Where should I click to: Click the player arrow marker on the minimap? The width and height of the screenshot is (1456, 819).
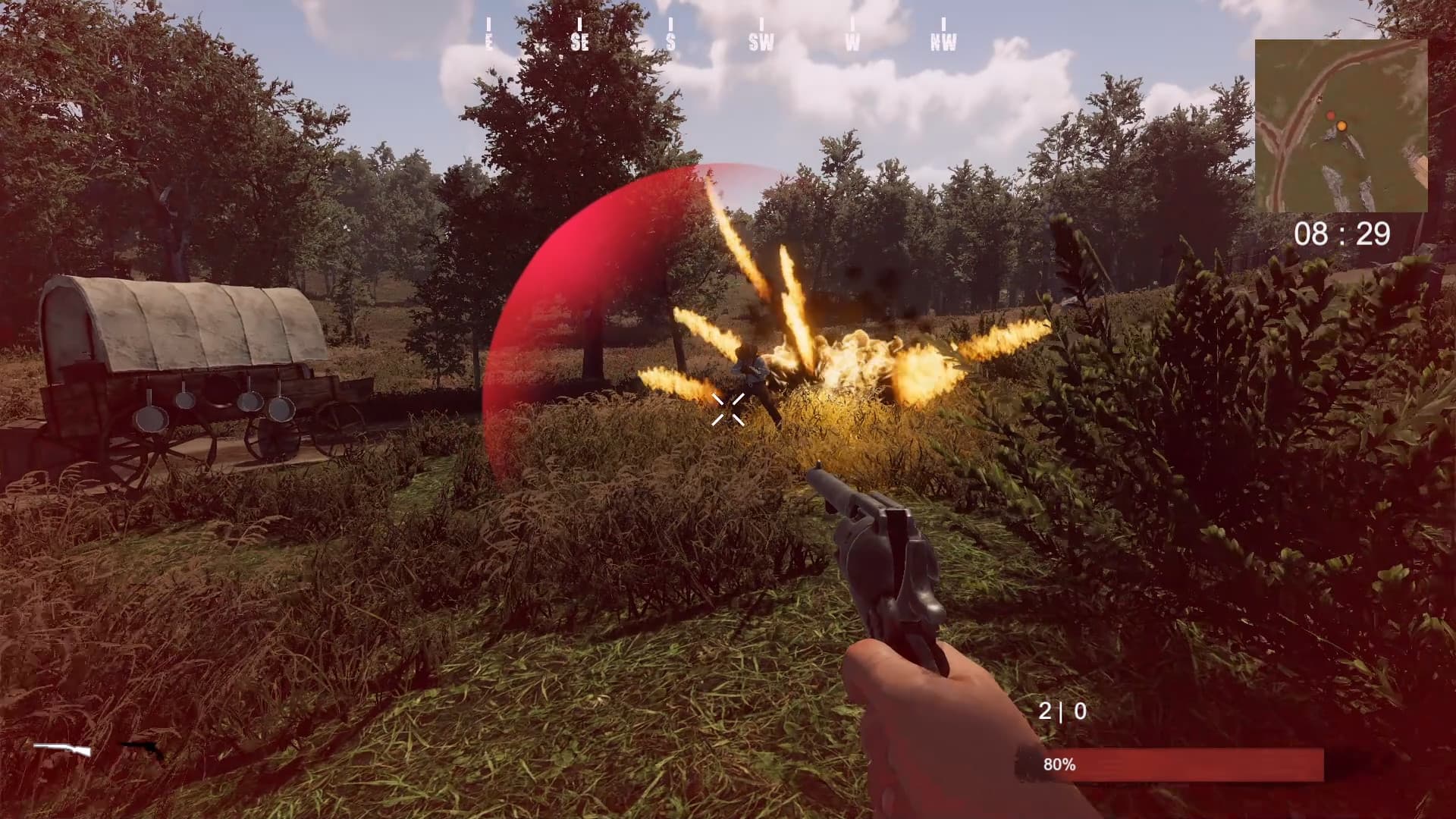(x=1319, y=99)
